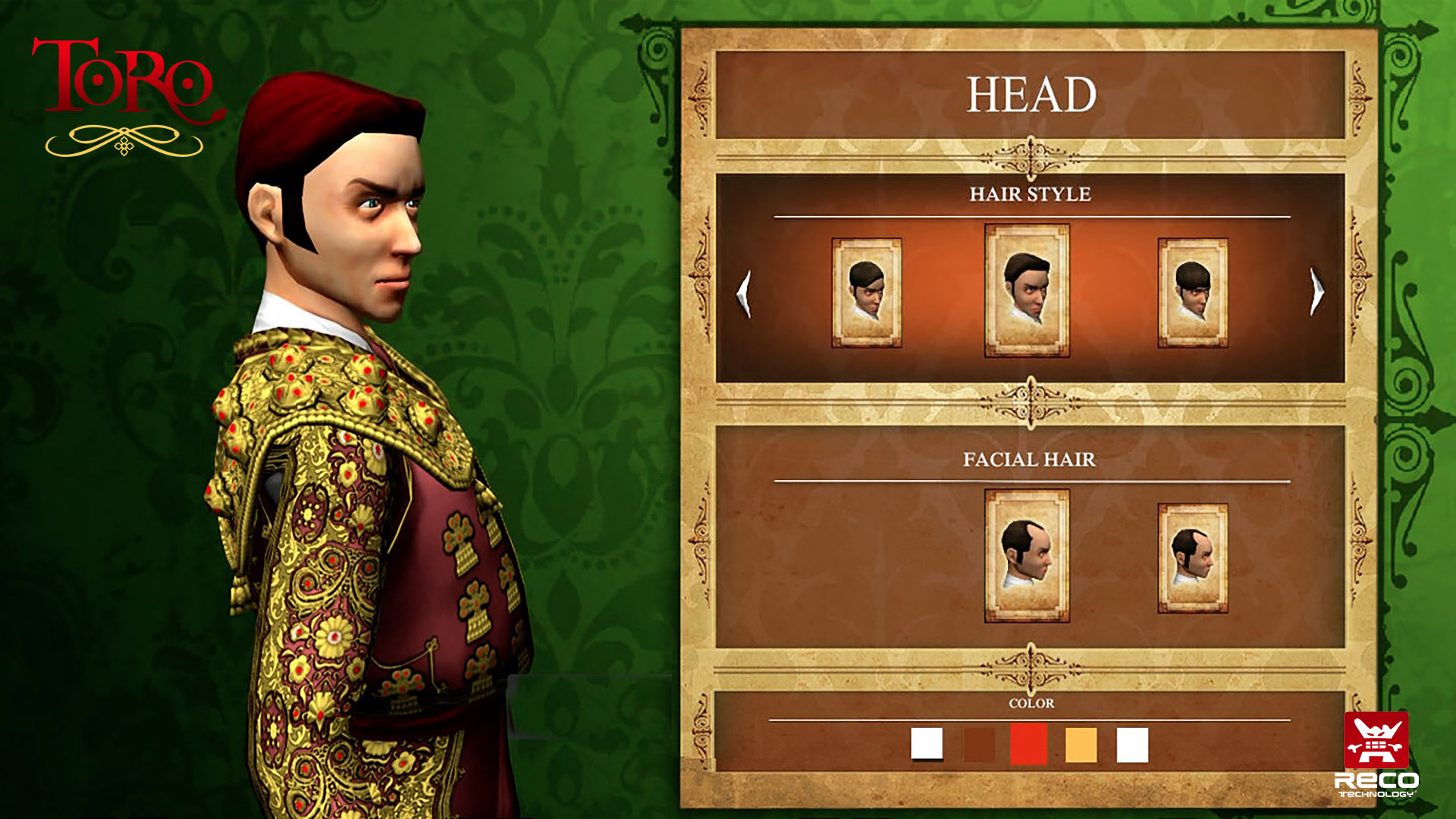Screen dimensions: 1456x819
Task: Pick the red hair color swatch
Action: (x=1028, y=744)
